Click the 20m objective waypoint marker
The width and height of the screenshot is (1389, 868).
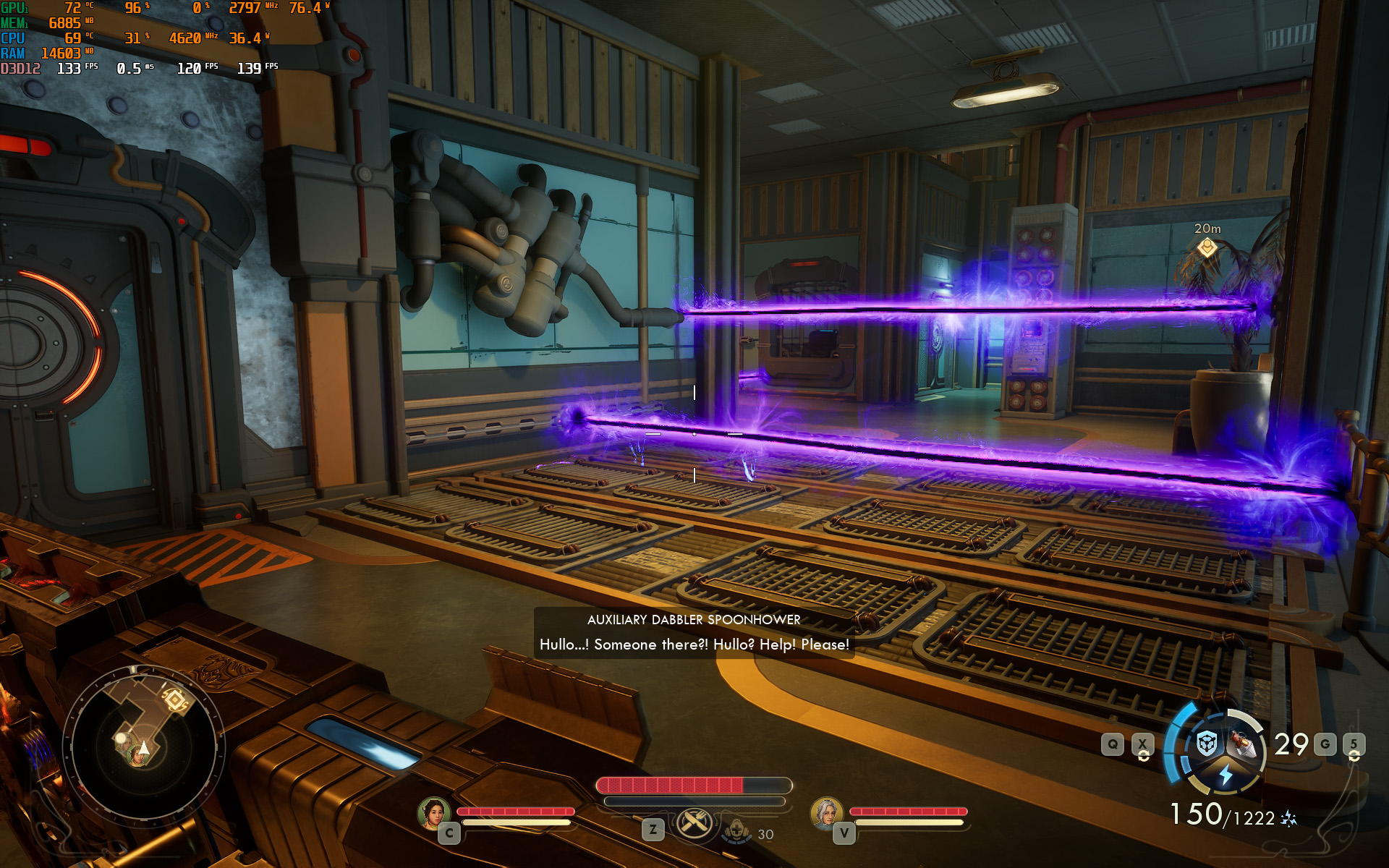(1207, 248)
